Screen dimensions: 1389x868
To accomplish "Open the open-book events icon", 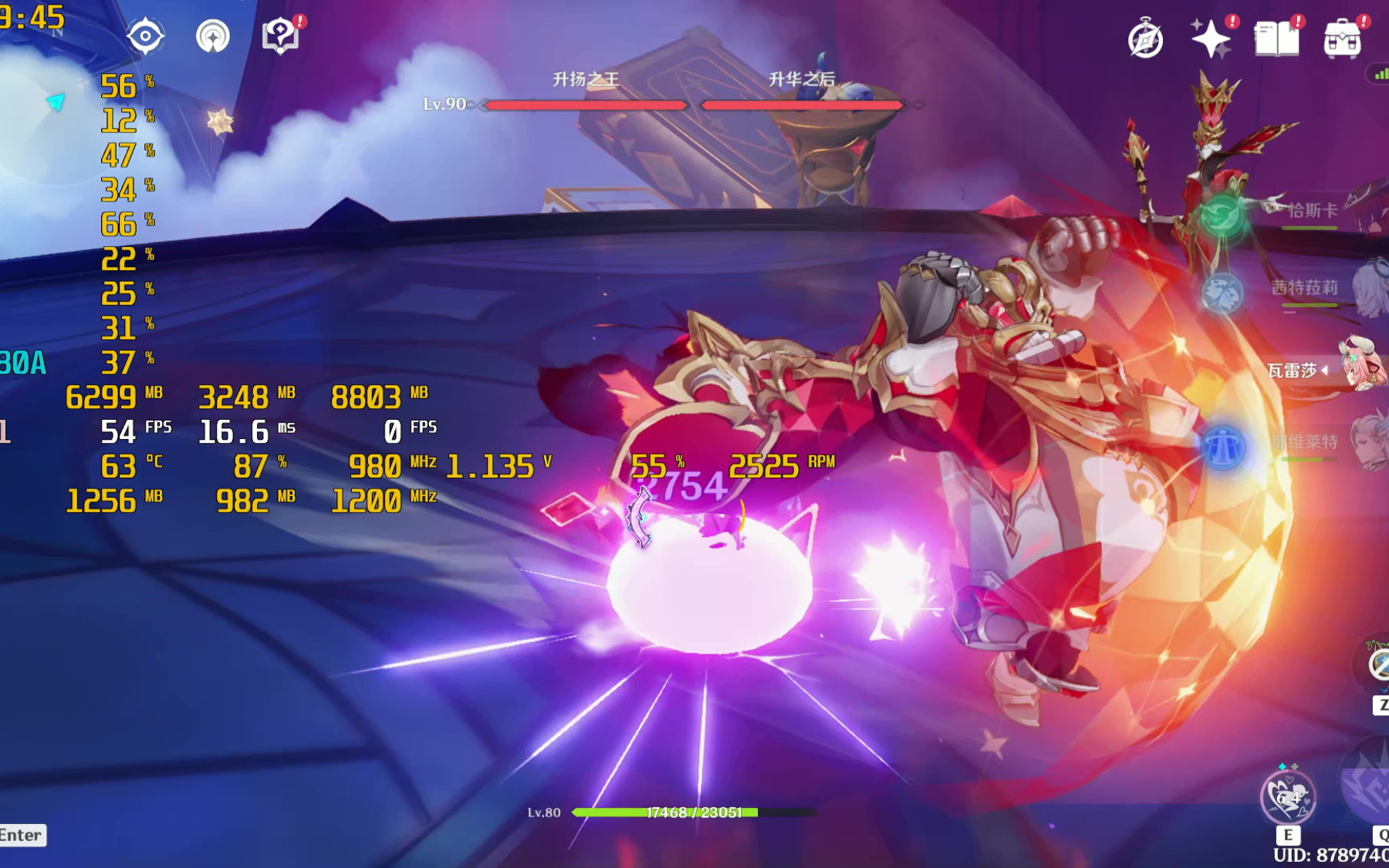I will point(1276,39).
